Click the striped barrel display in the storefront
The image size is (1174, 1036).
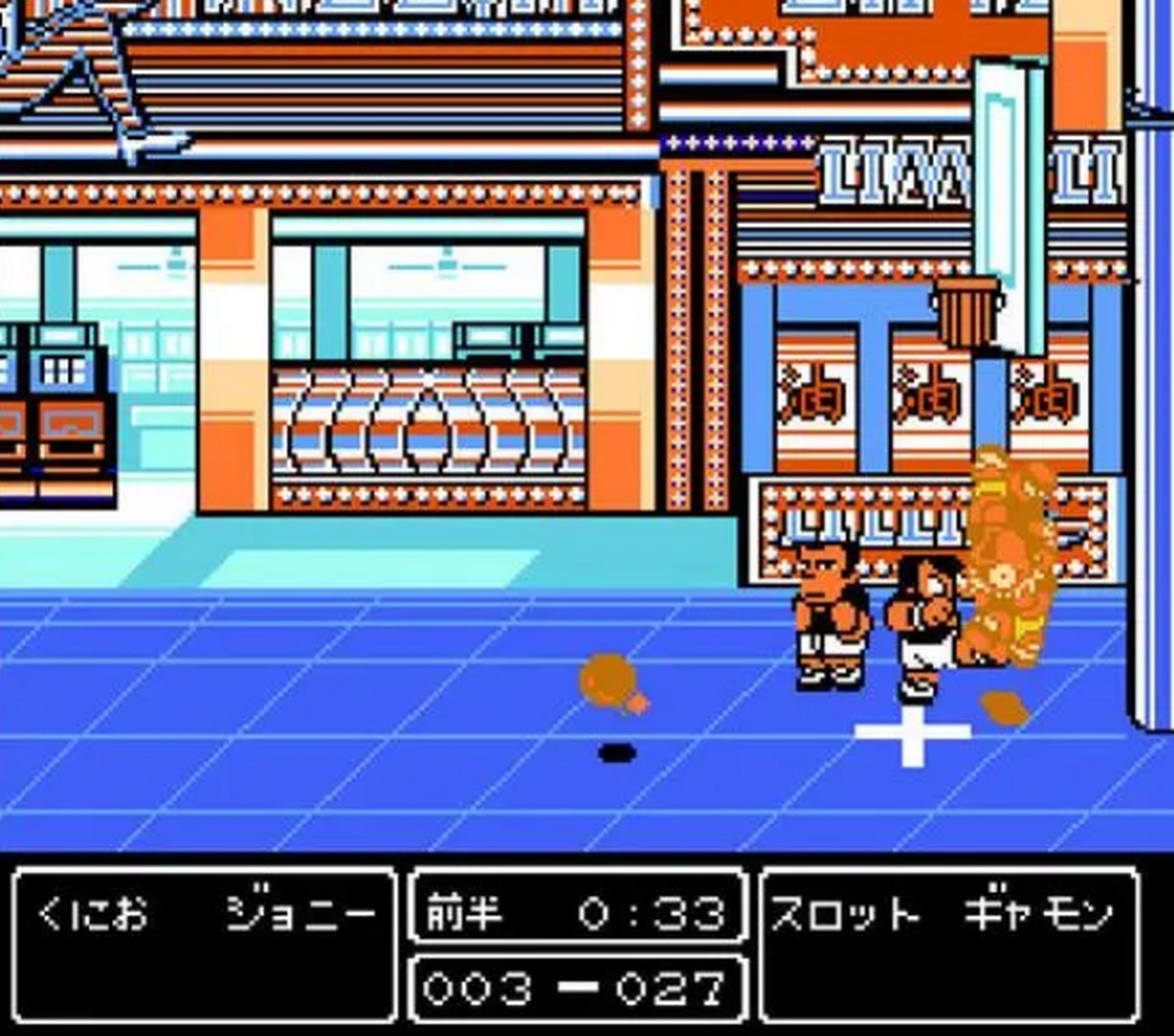[429, 429]
